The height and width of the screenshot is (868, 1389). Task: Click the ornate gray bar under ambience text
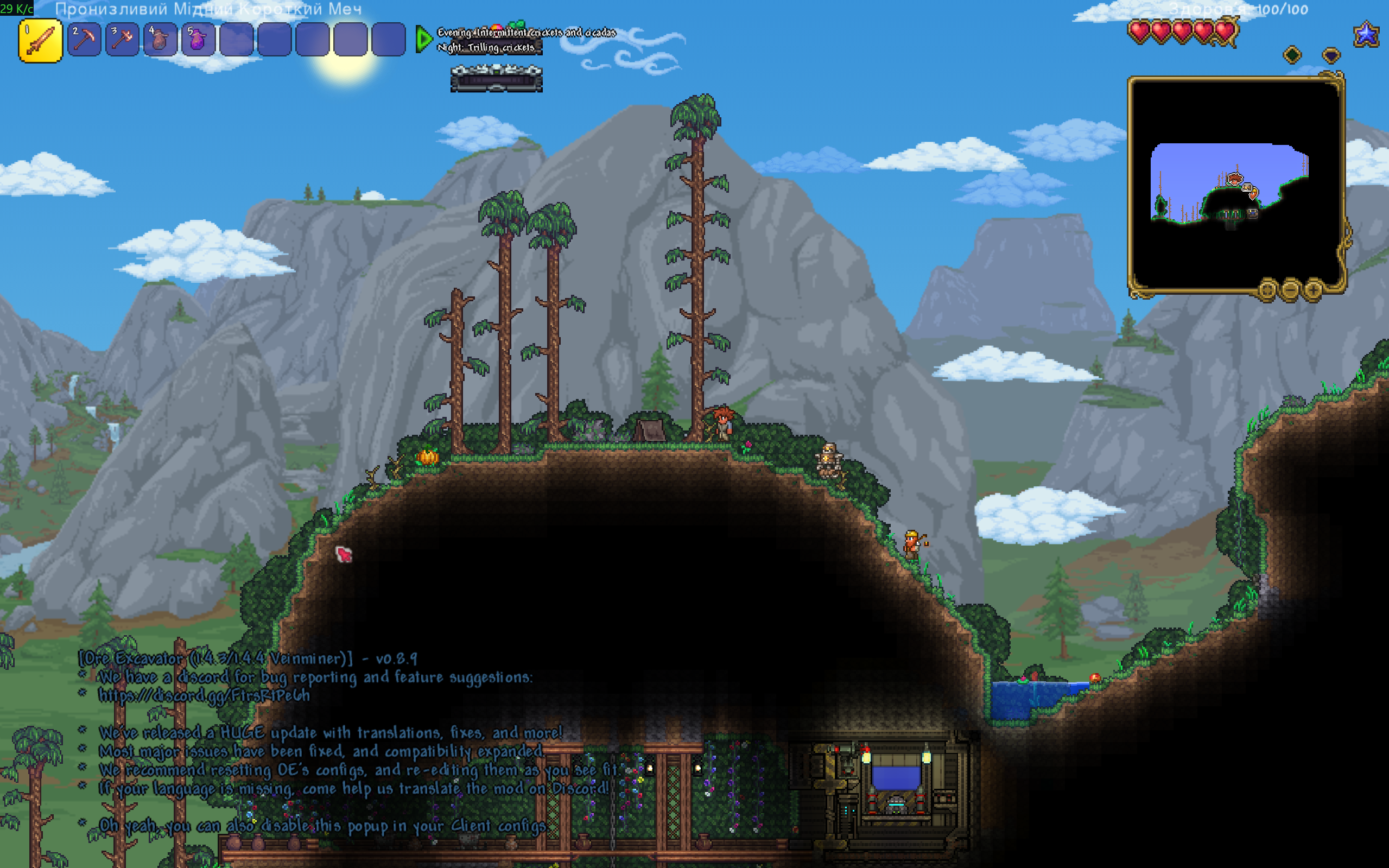[x=497, y=79]
